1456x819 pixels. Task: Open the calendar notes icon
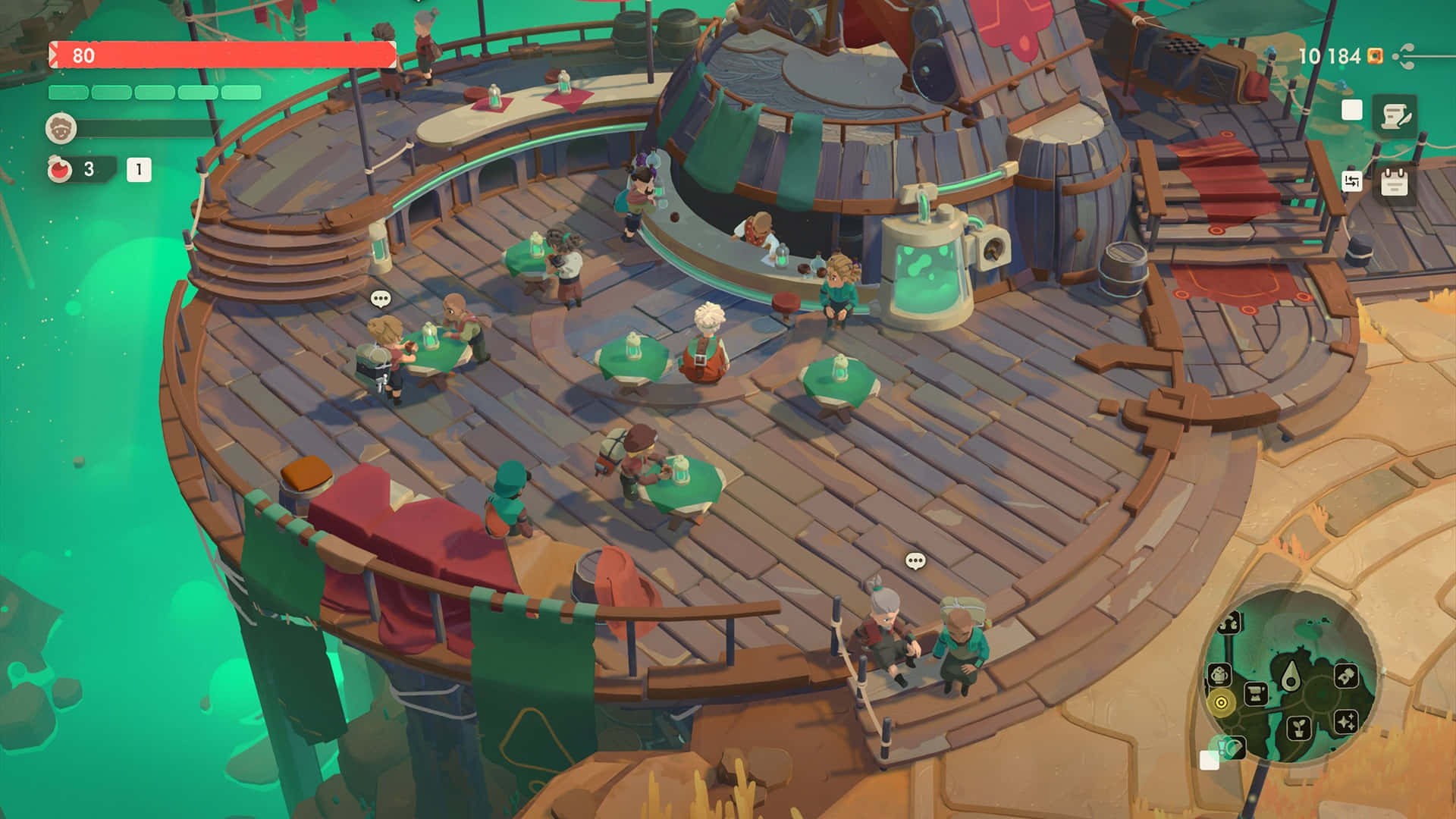(x=1395, y=182)
